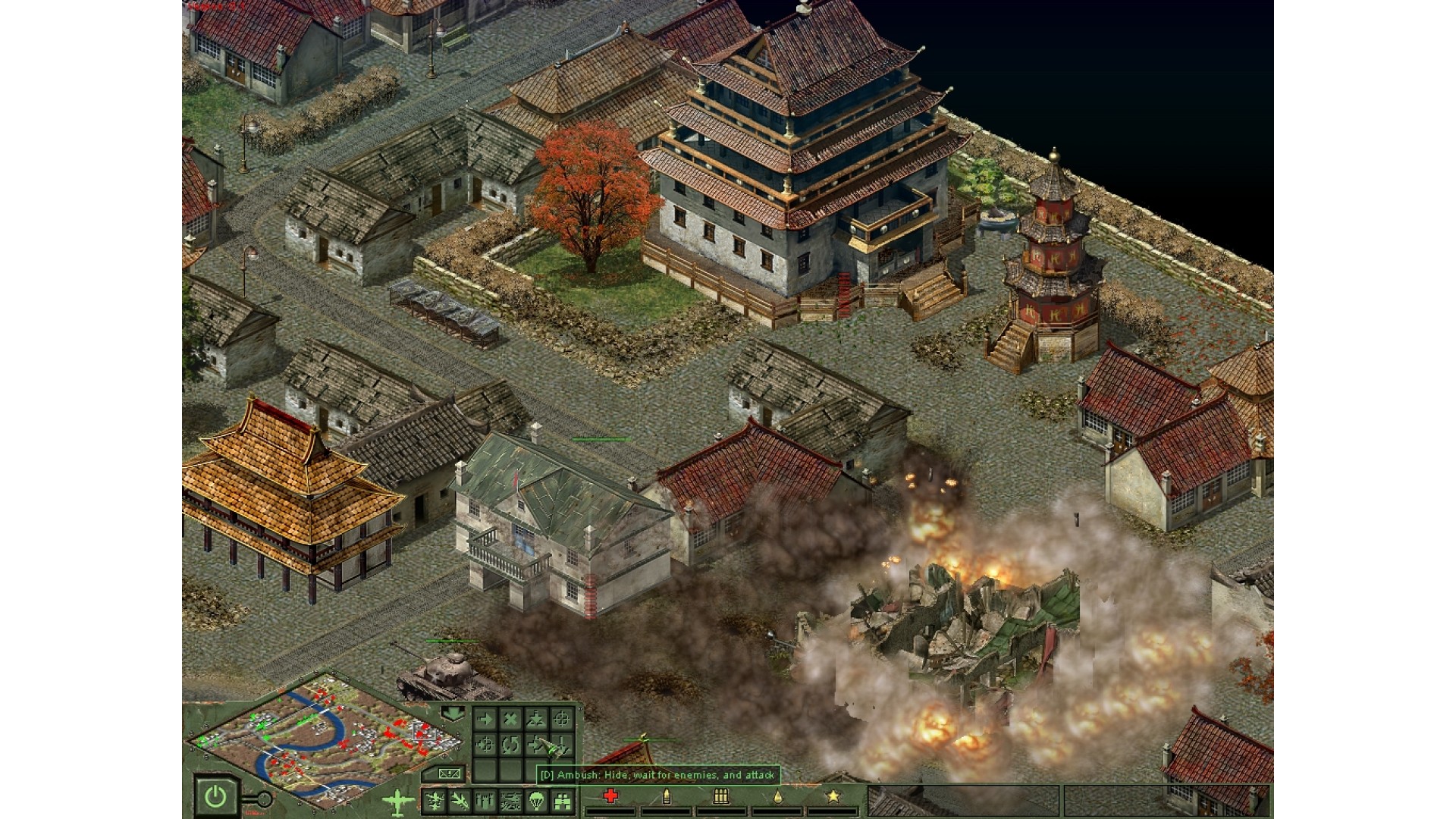Click the arrow-into-crosshair command icon

tap(485, 745)
